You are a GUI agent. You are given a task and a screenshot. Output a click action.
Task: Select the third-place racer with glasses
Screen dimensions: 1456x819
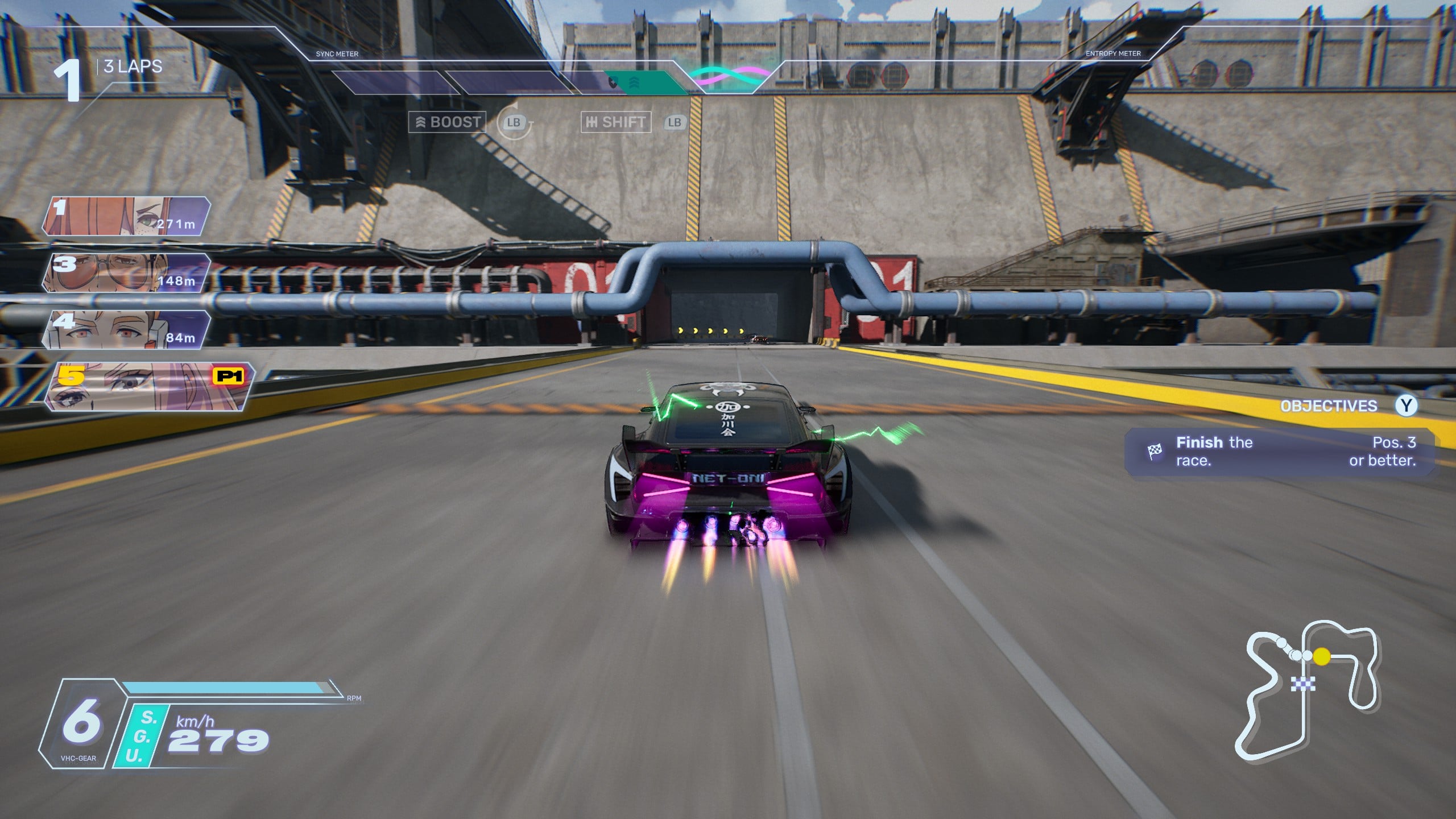126,274
